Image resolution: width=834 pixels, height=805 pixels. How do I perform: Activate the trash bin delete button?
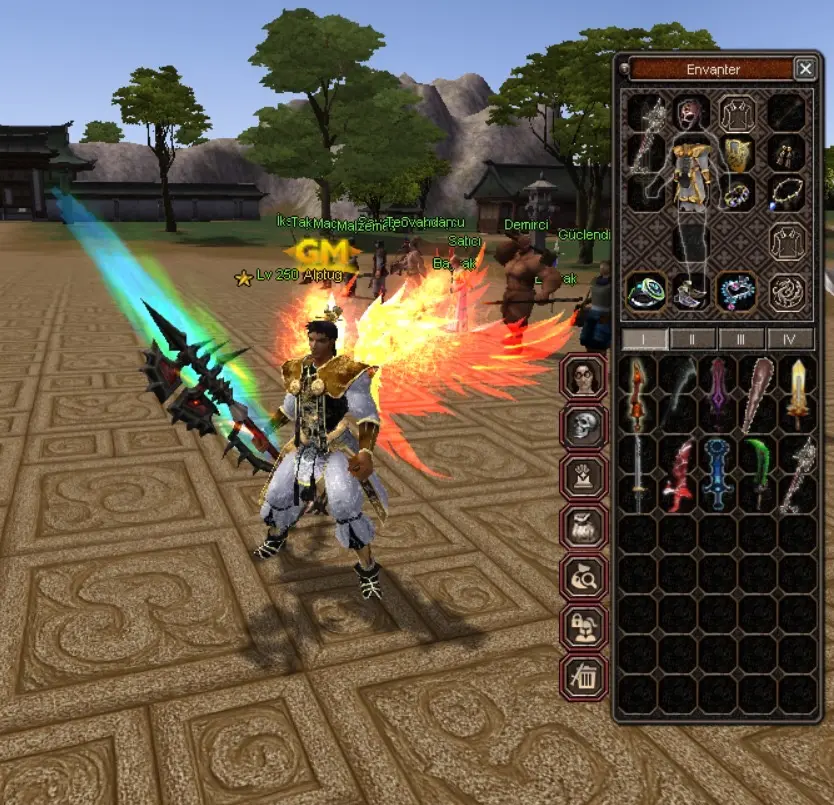[x=585, y=677]
